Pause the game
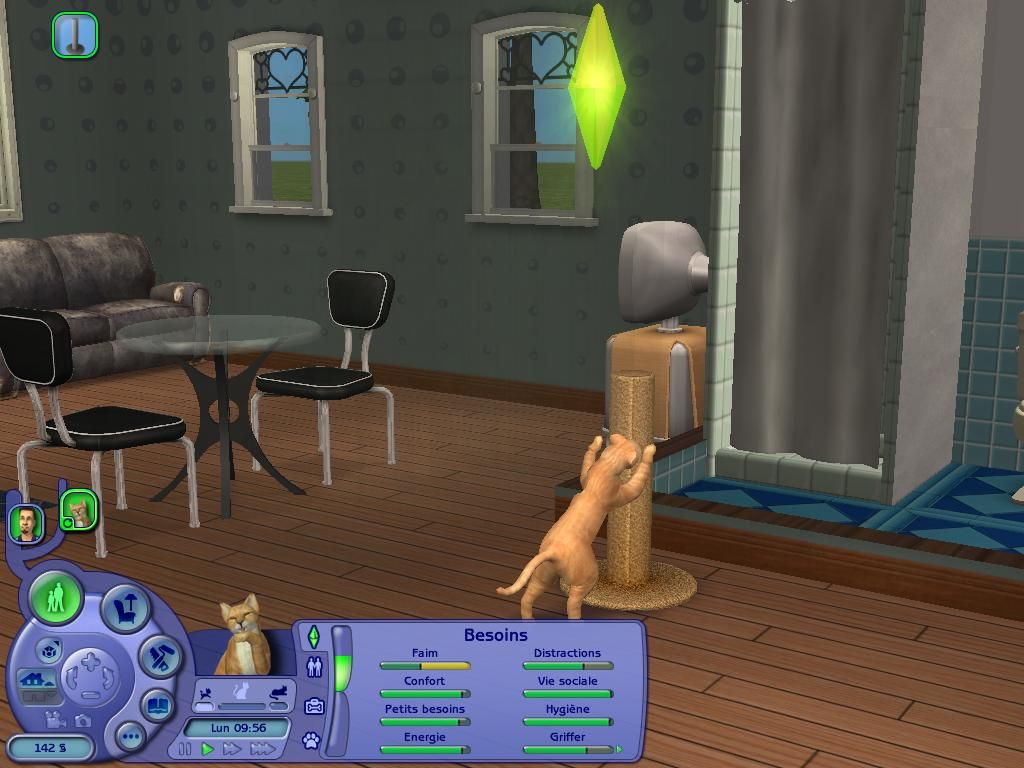Viewport: 1024px width, 768px height. (185, 749)
